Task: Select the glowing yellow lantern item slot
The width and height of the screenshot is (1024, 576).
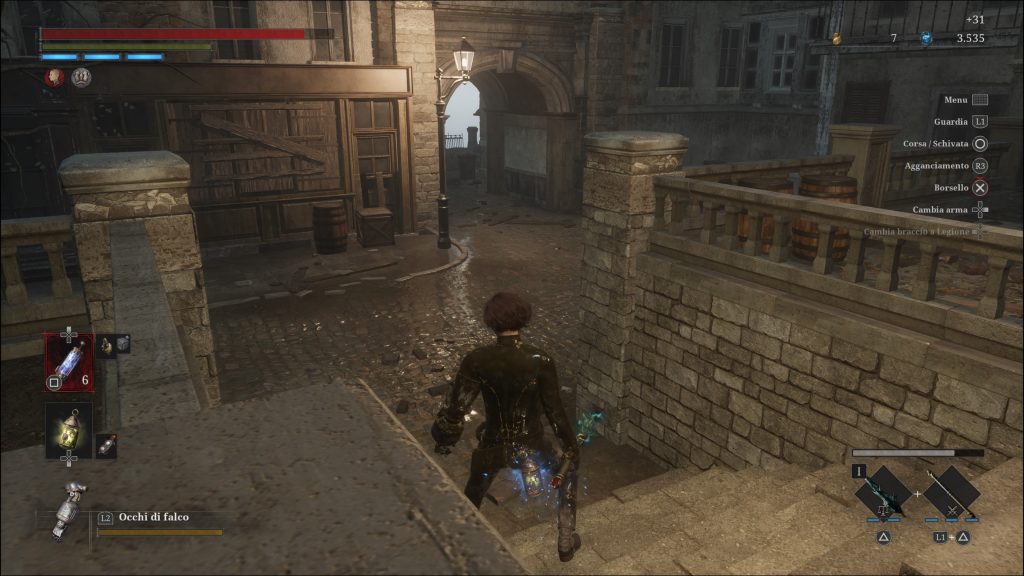Action: coord(69,430)
